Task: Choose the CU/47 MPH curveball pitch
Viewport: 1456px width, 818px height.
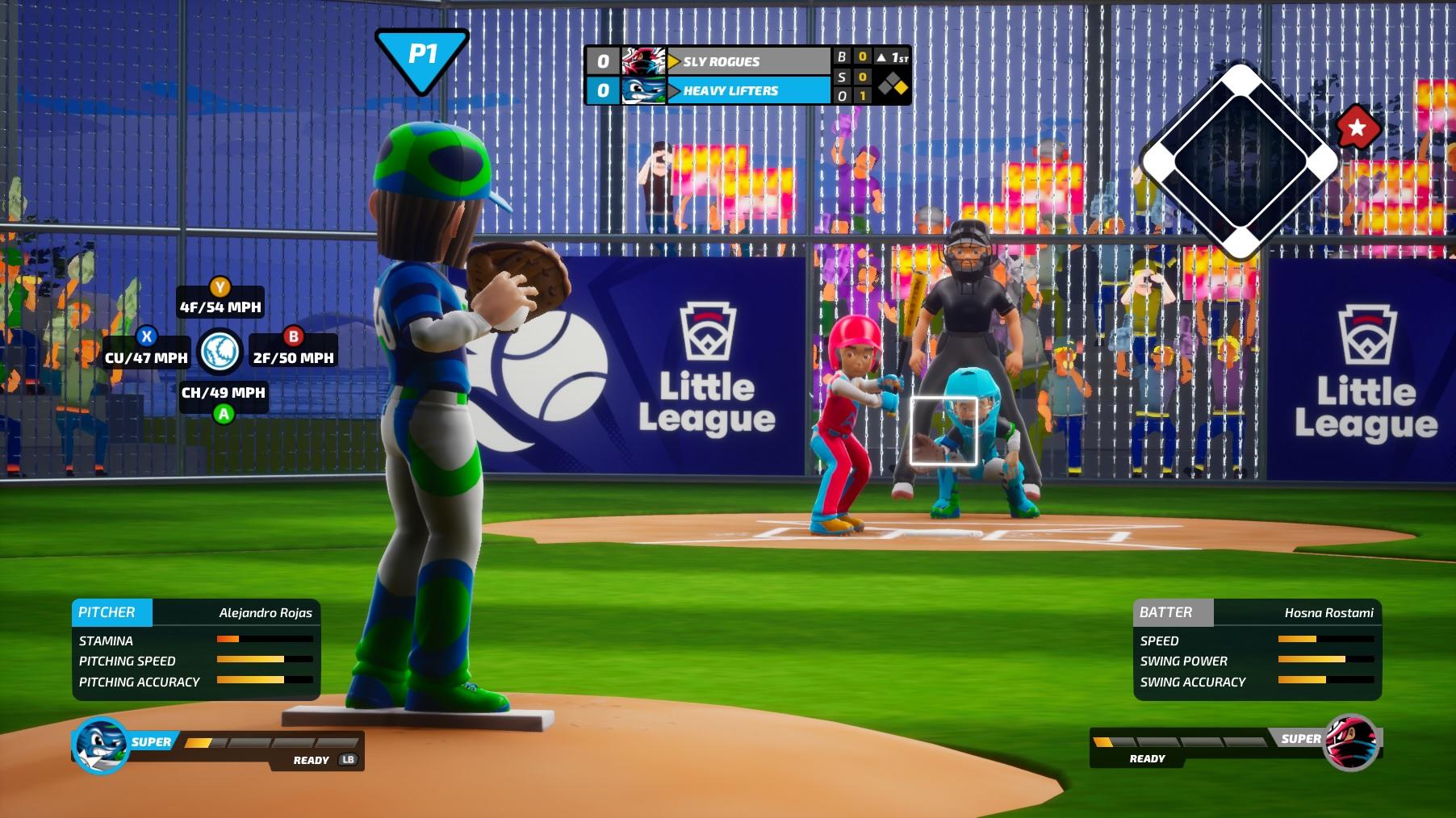Action: point(146,356)
